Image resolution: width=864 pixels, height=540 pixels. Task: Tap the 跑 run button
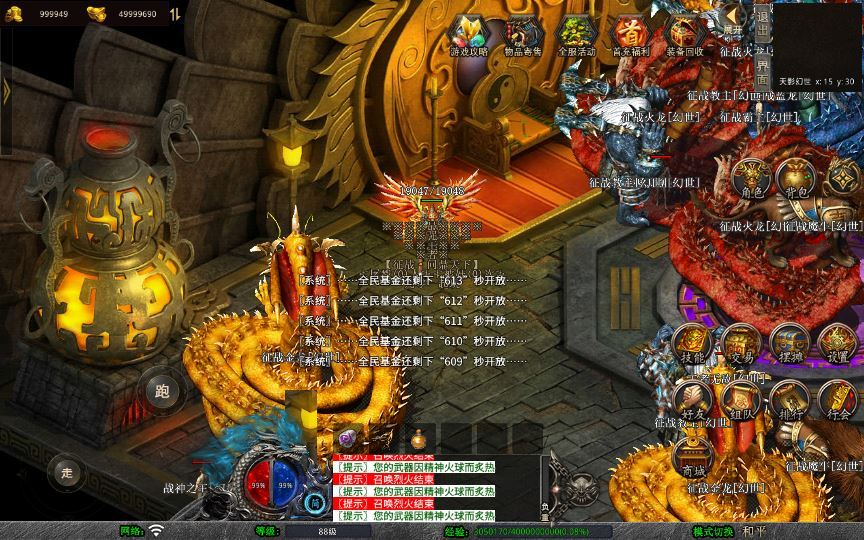pyautogui.click(x=162, y=391)
